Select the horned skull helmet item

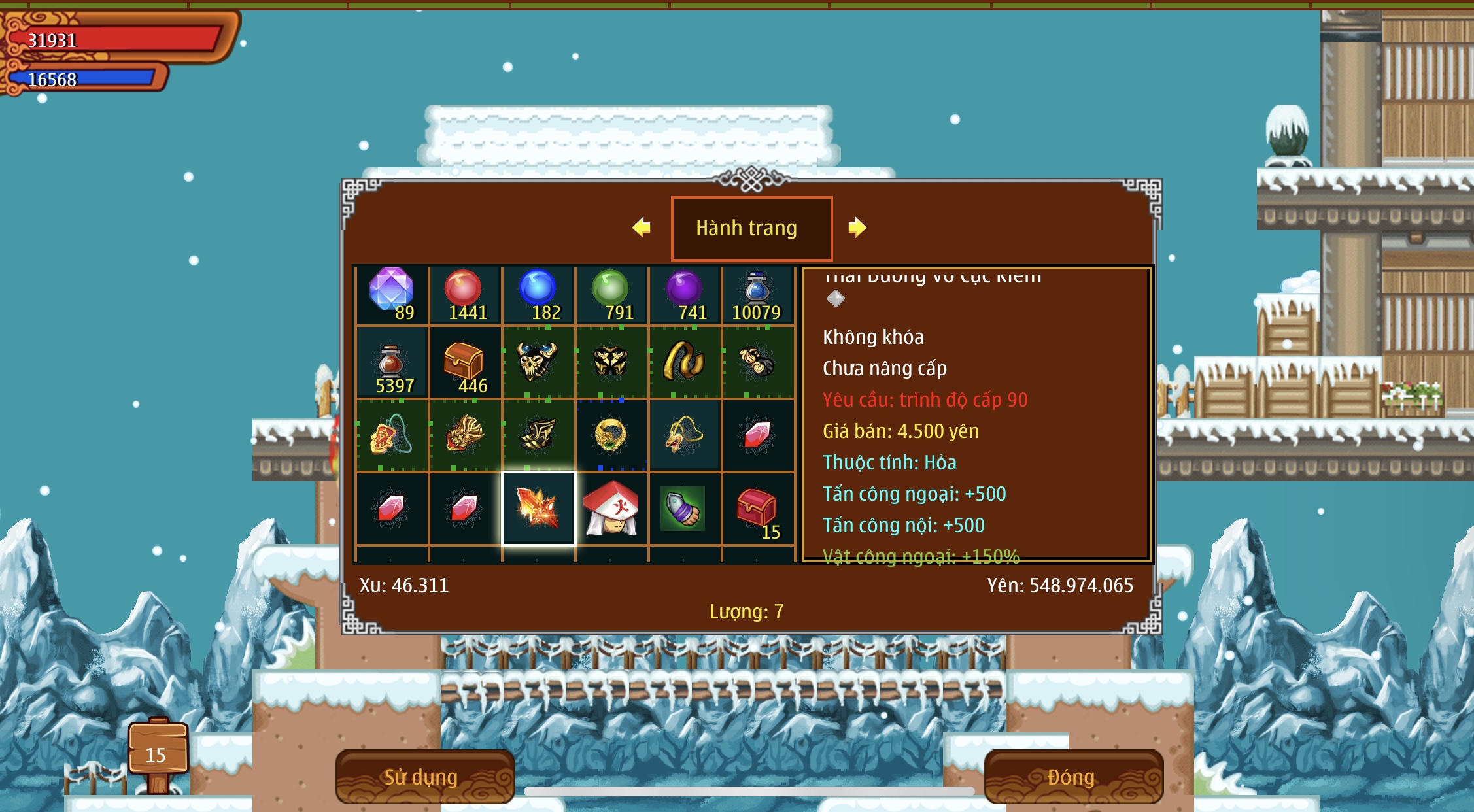[538, 362]
